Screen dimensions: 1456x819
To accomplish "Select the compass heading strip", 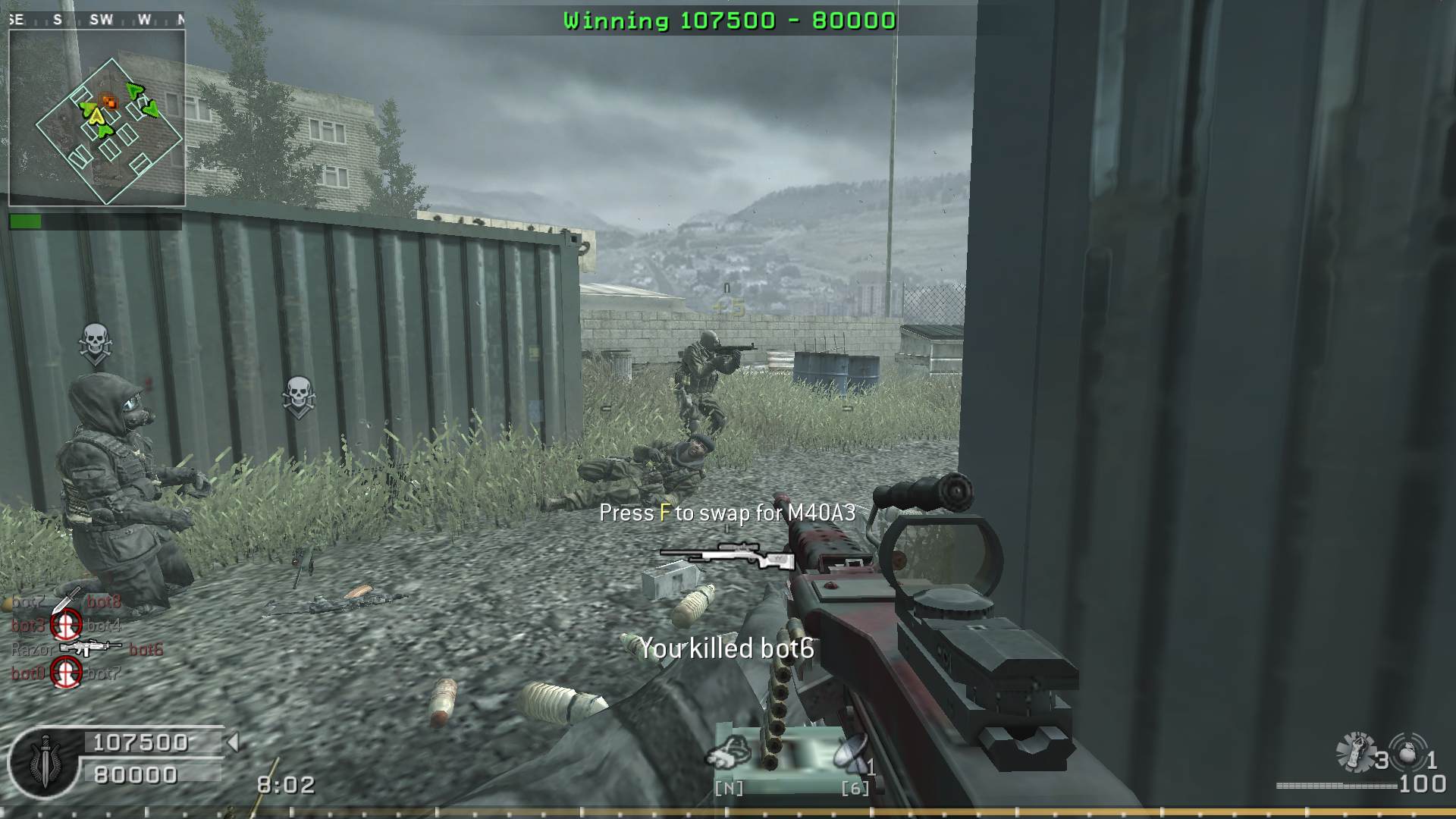I will pyautogui.click(x=97, y=20).
